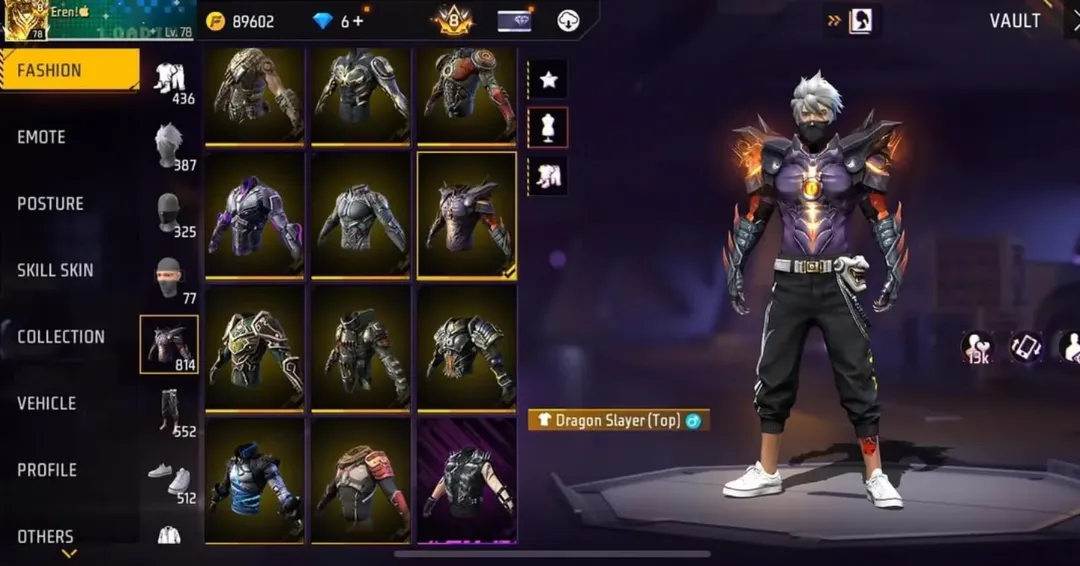Switch to the face mask category (77)
Viewport: 1080px width, 566px height.
point(169,279)
